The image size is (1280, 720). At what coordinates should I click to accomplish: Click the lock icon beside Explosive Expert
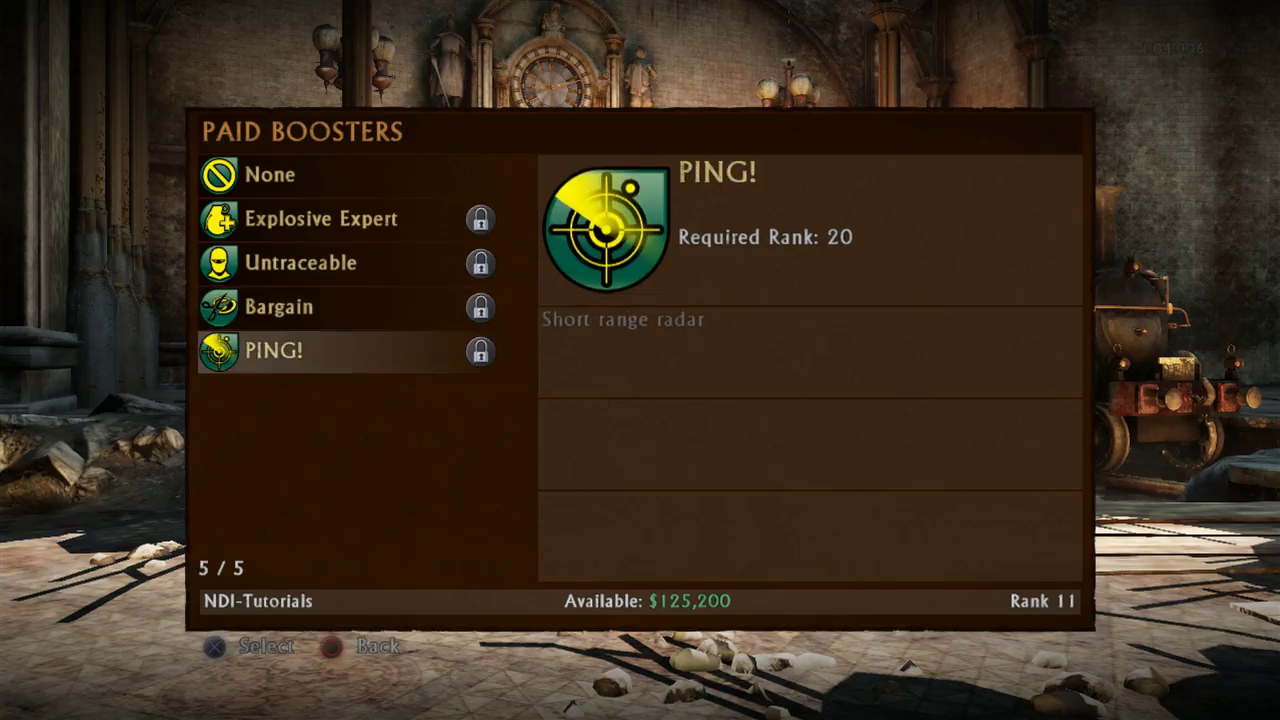pos(480,219)
